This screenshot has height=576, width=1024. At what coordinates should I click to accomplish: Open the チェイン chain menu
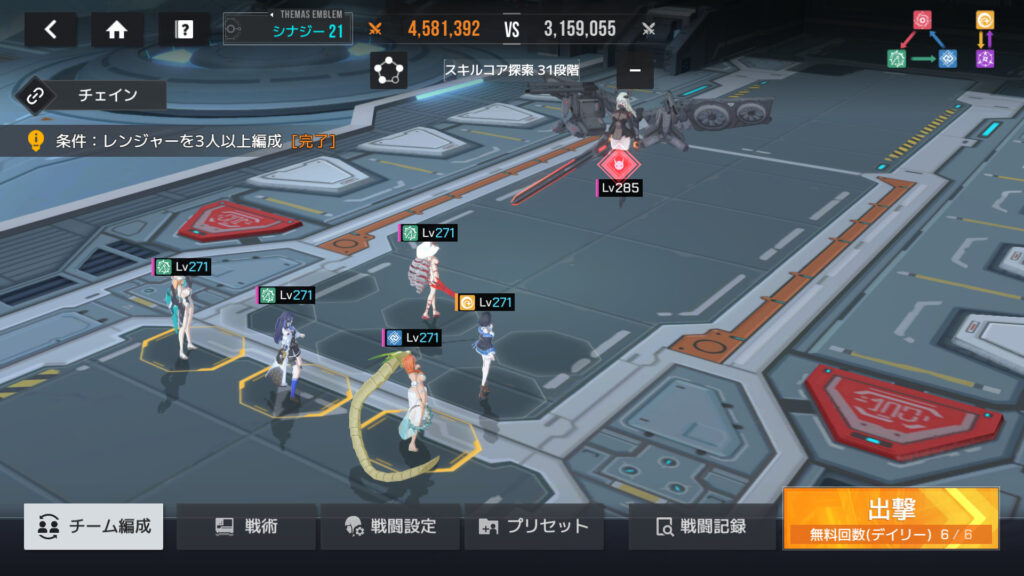tap(90, 96)
